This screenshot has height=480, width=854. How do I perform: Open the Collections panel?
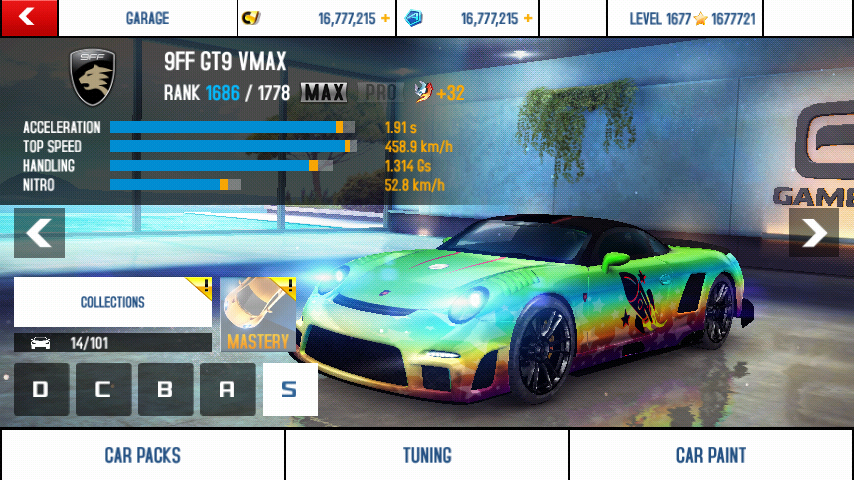(113, 302)
